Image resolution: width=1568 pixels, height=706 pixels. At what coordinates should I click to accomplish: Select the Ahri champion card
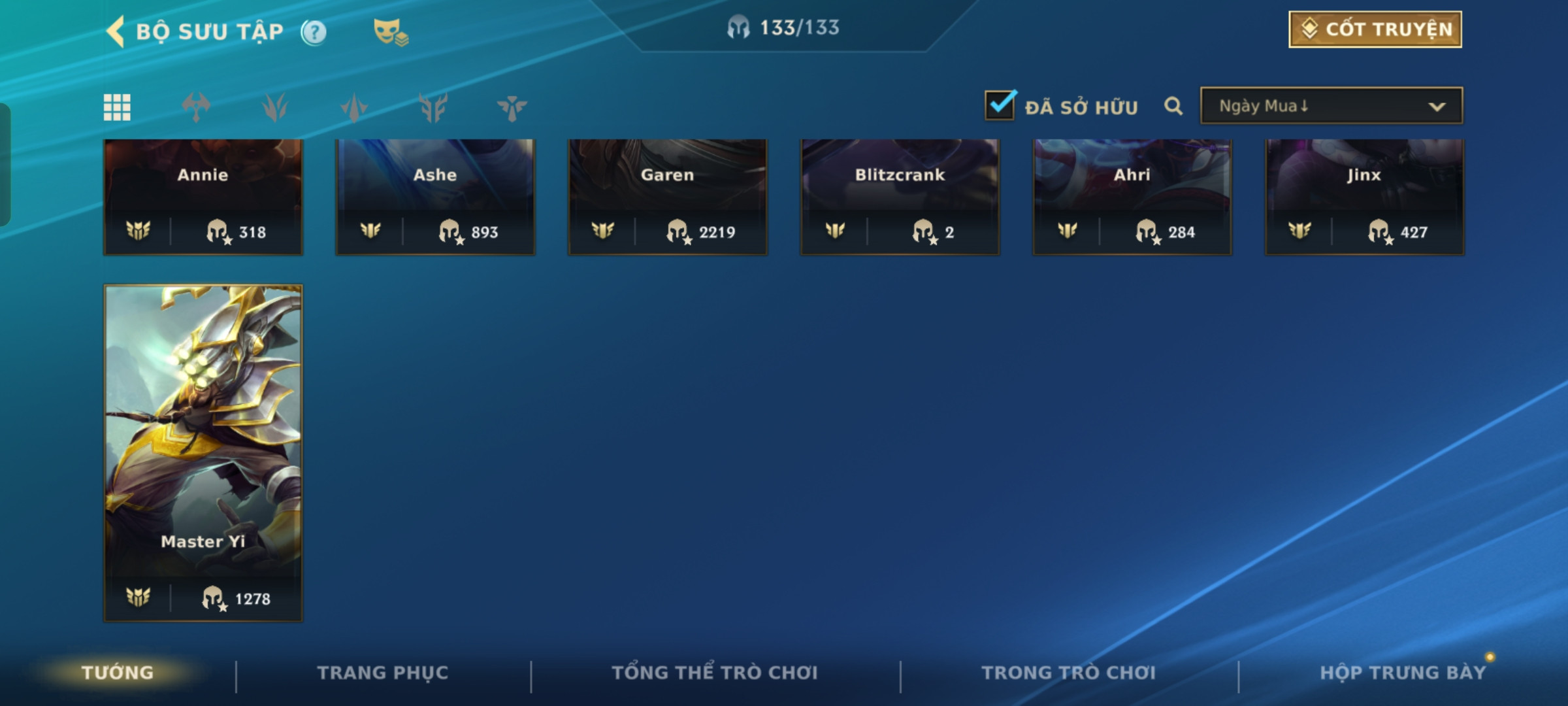[1132, 196]
